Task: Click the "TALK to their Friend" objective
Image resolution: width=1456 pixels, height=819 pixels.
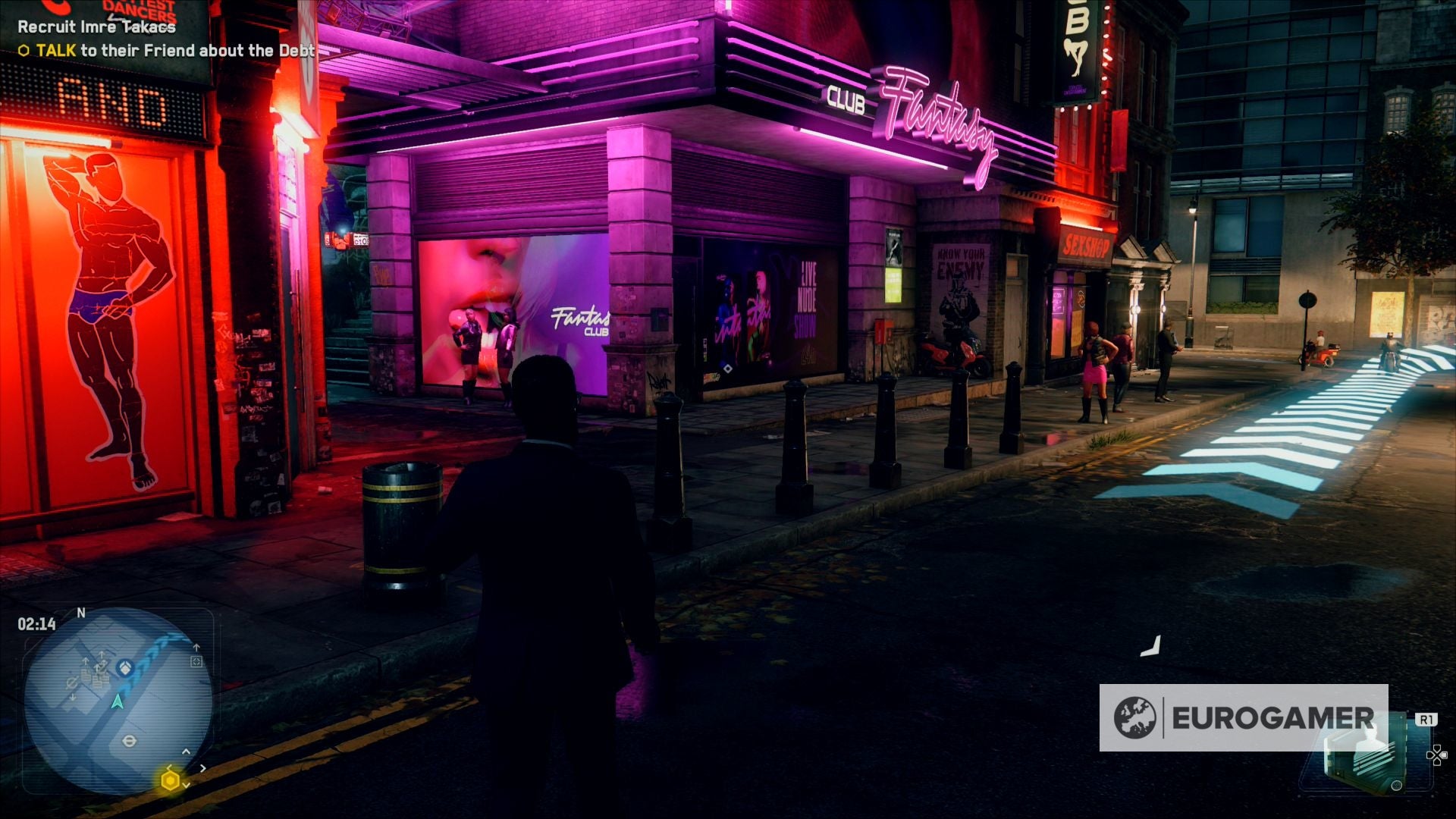Action: (x=166, y=51)
